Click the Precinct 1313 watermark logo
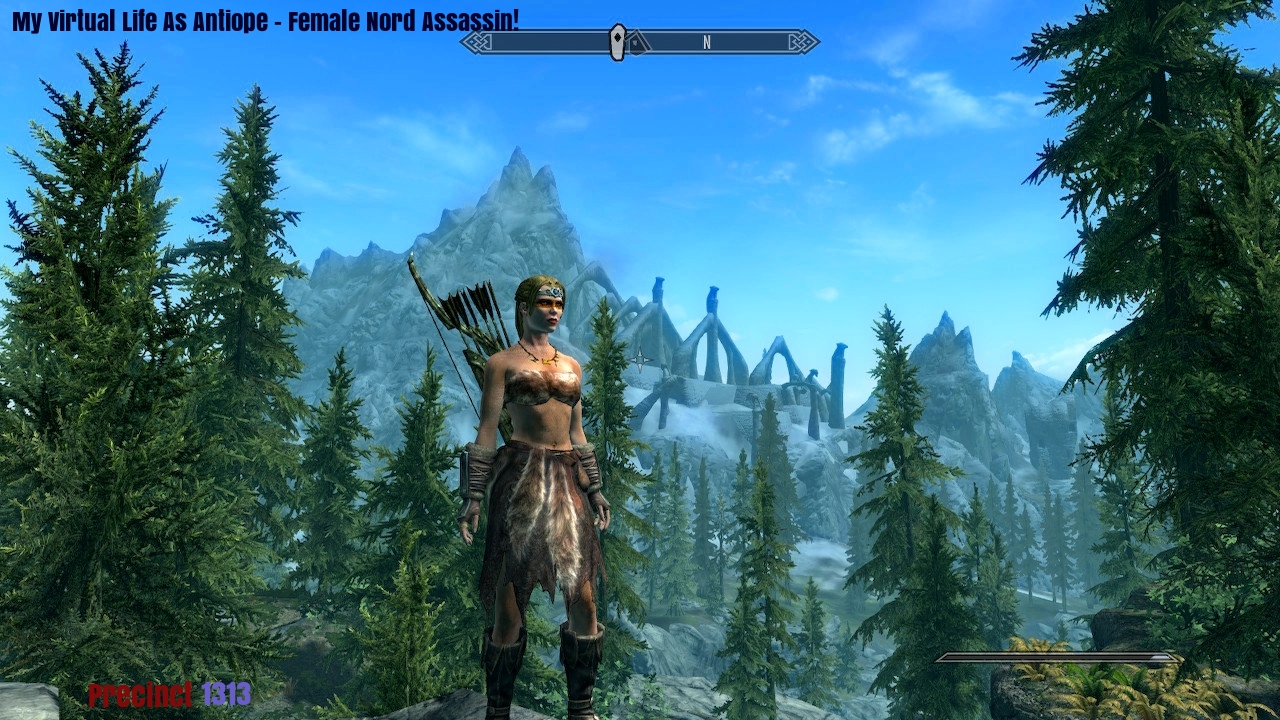This screenshot has height=720, width=1280. click(169, 694)
